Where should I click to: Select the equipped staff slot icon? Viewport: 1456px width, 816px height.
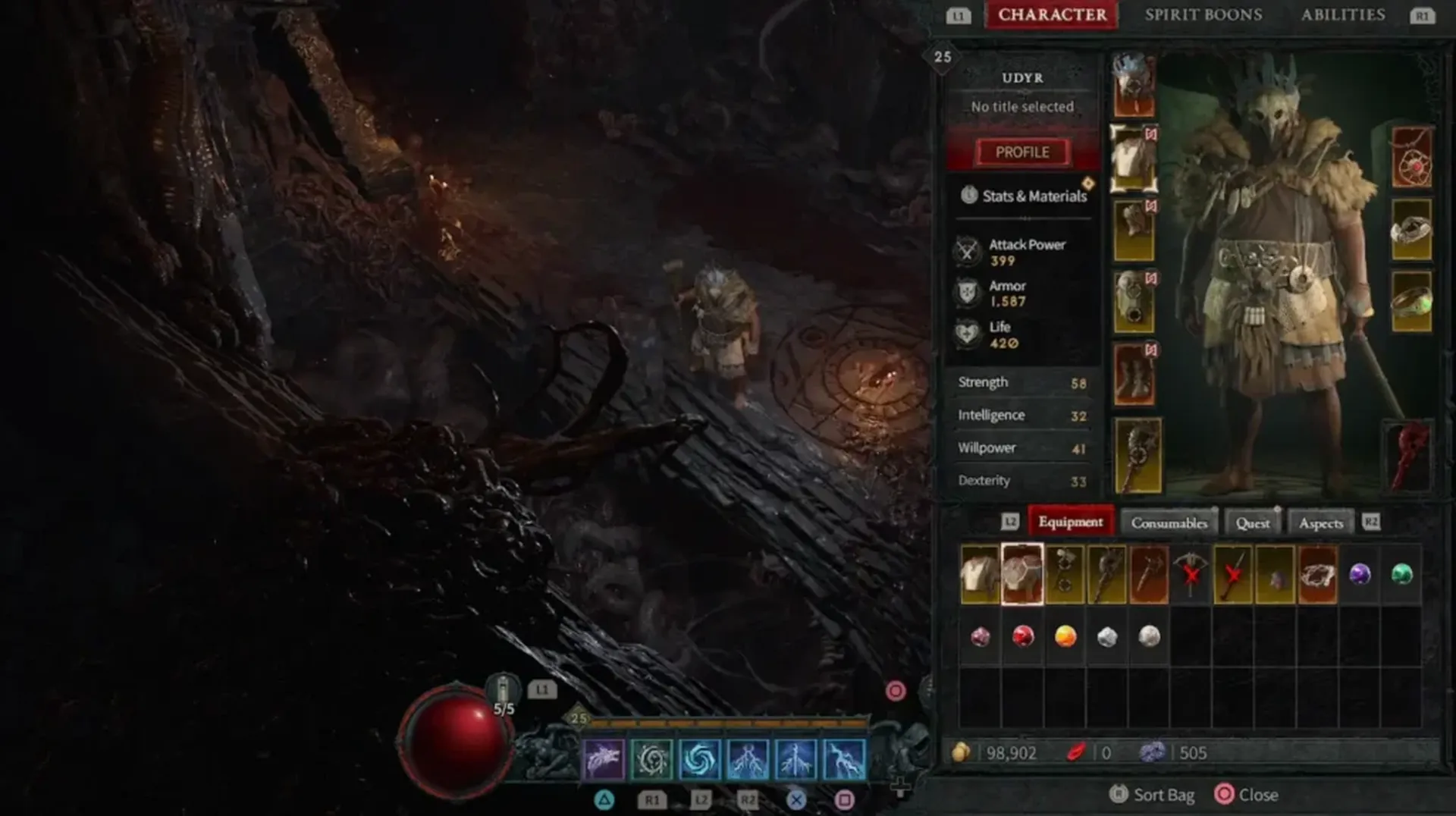click(x=1137, y=455)
